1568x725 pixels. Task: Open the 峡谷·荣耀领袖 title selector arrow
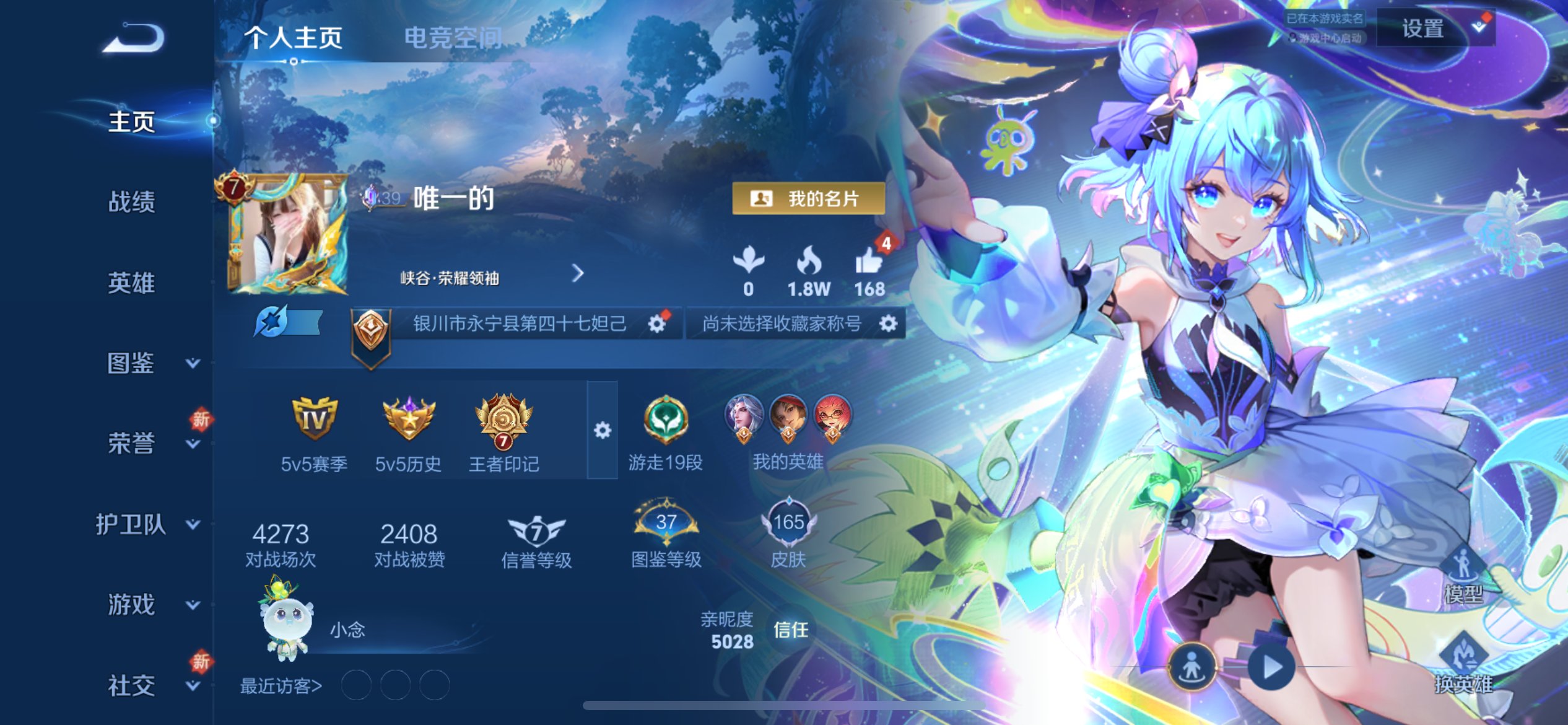click(x=578, y=274)
